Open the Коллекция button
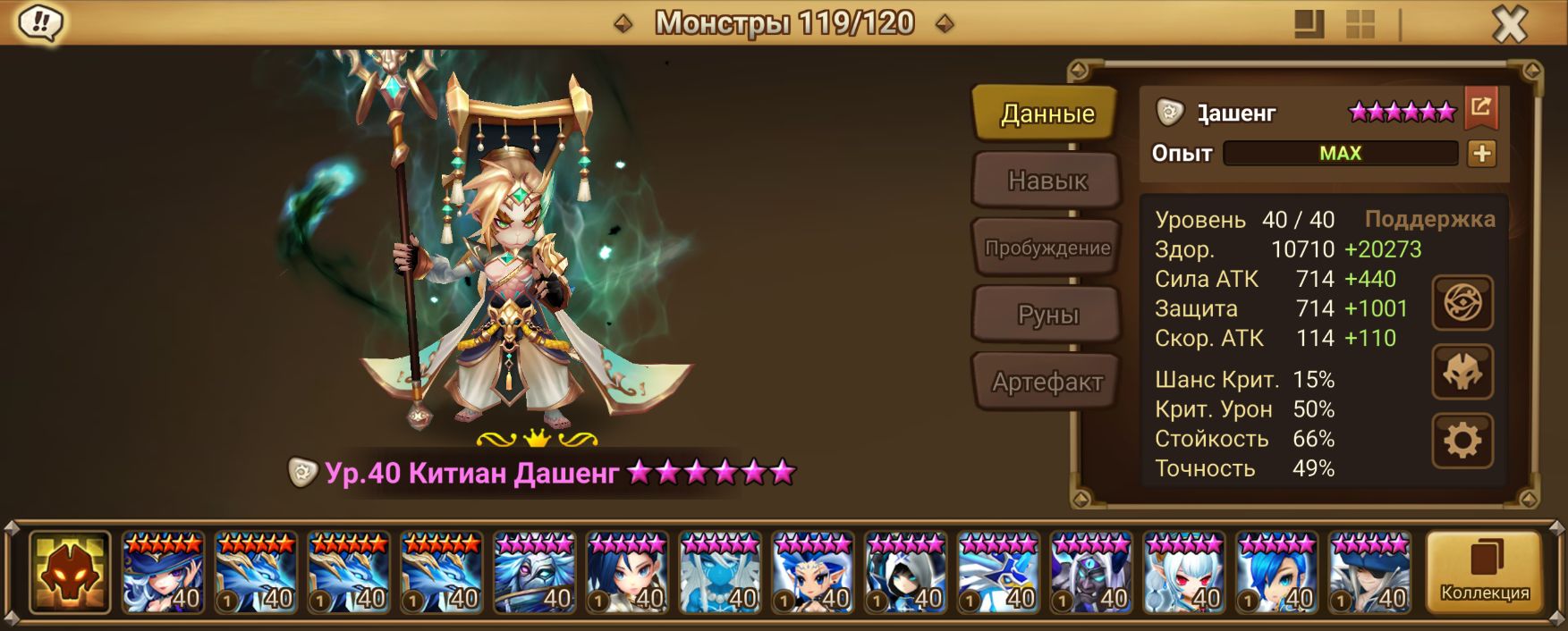1568x631 pixels. point(1484,572)
